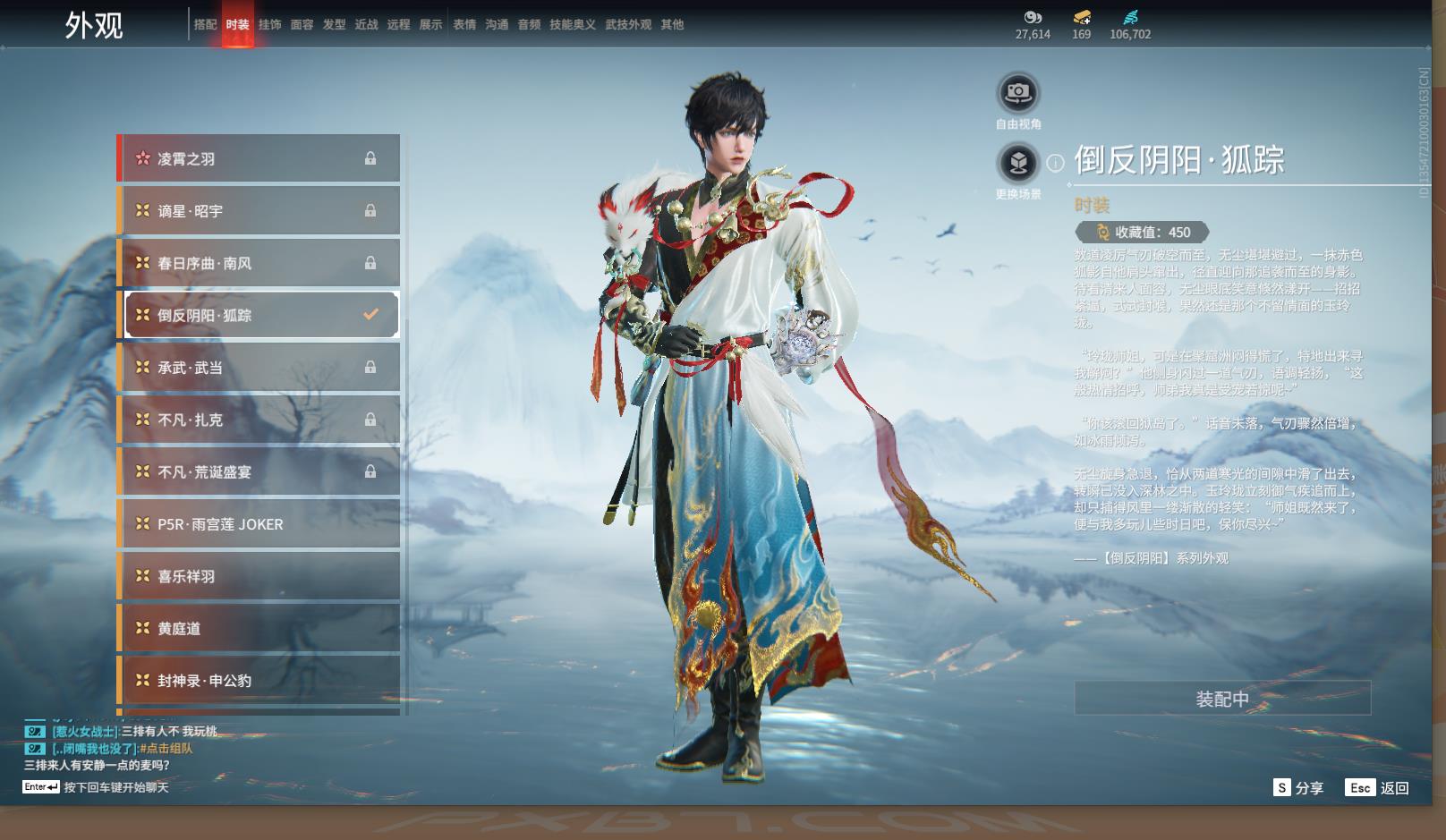Choose the P5R·雨宫莲 JOKER outfit
This screenshot has width=1446, height=840.
click(x=259, y=524)
